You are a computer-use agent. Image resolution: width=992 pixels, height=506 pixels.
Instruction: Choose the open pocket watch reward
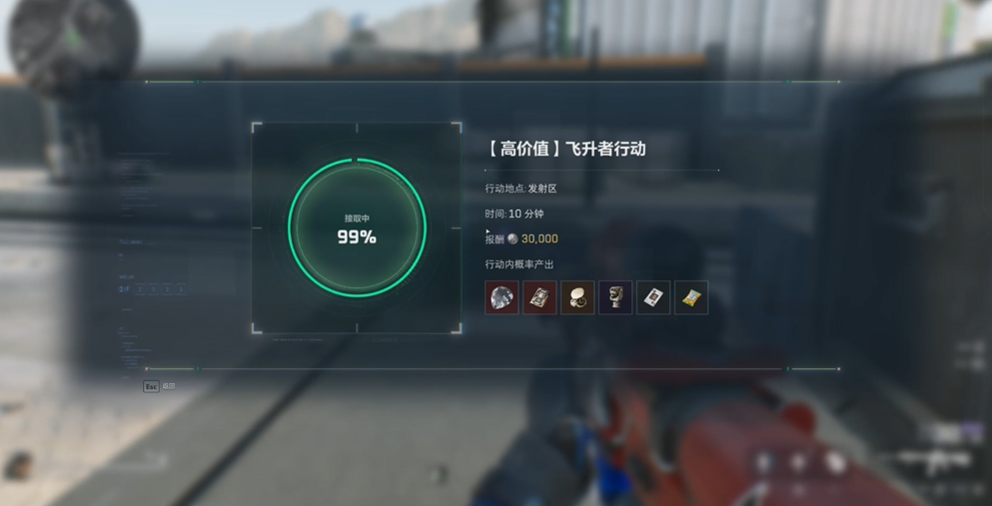[x=578, y=297]
